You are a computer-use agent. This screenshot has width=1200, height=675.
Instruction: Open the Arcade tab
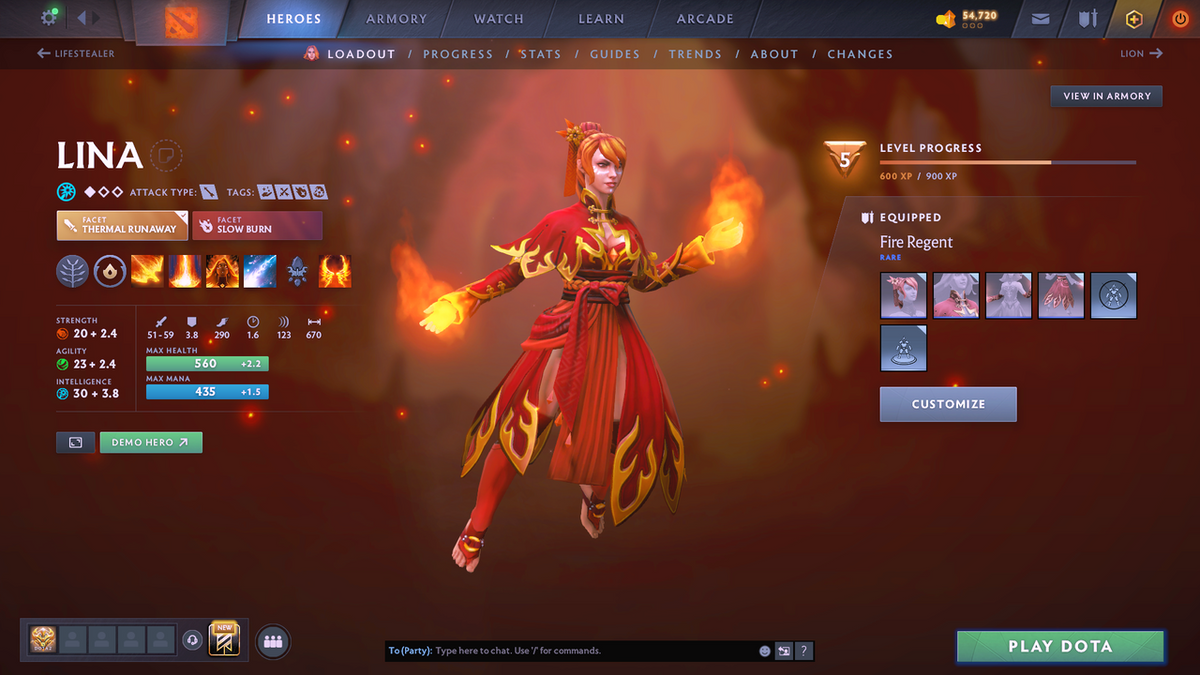coord(705,19)
